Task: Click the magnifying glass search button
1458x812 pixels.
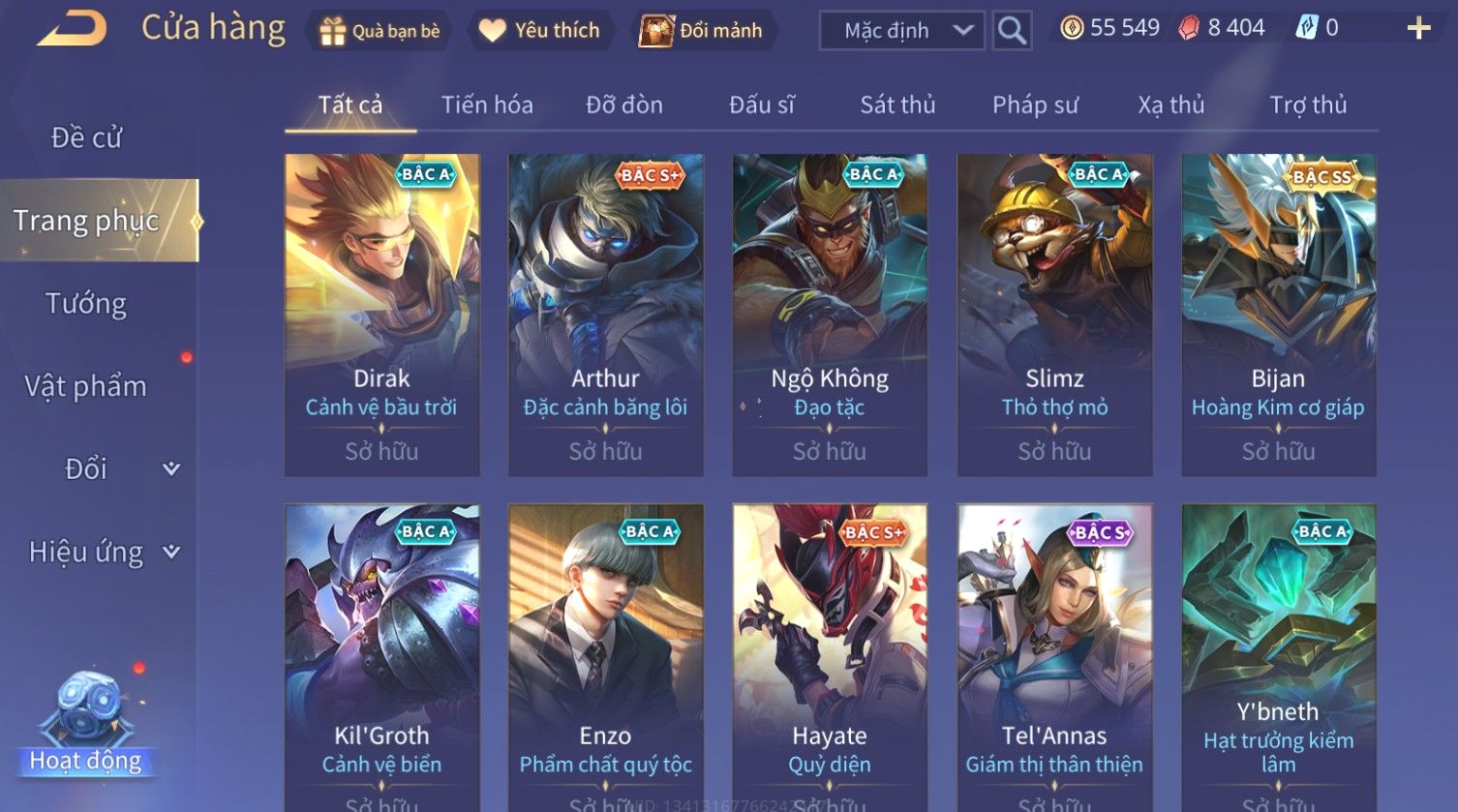Action: pos(1012,31)
